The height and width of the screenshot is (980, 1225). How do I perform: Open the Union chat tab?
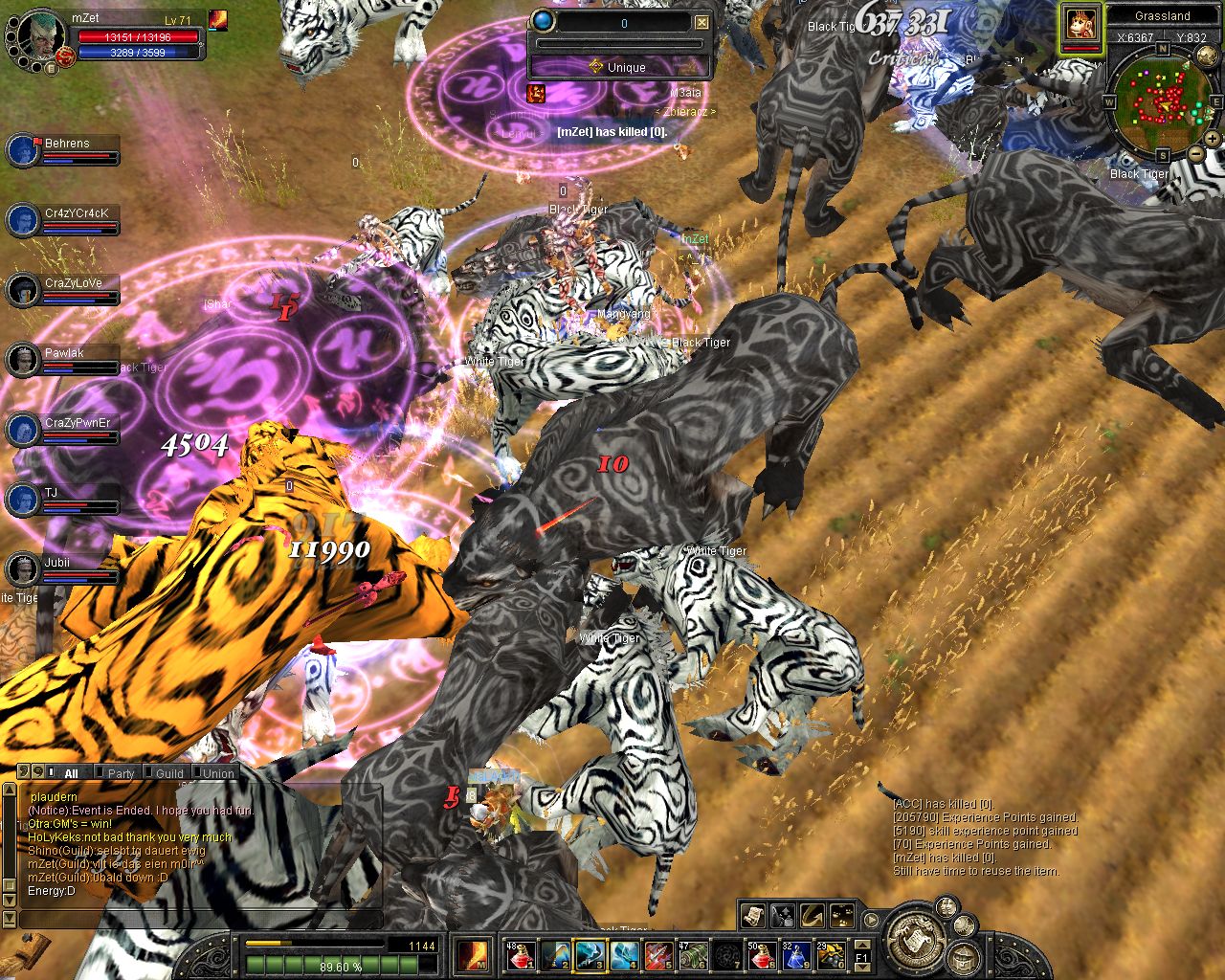218,773
